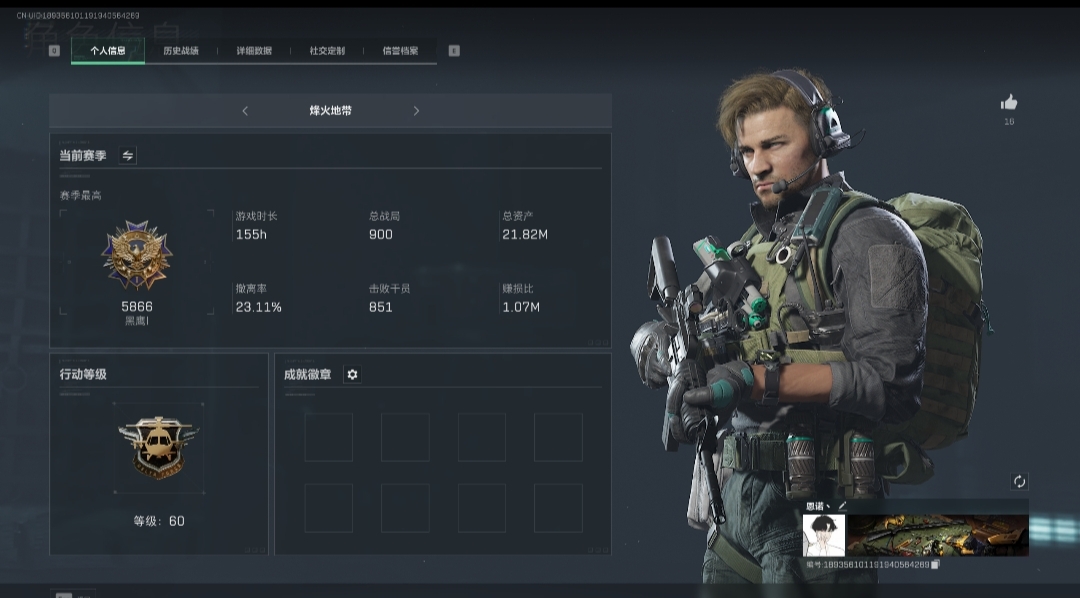
Task: Open the 成就徽章 gear settings
Action: 352,374
